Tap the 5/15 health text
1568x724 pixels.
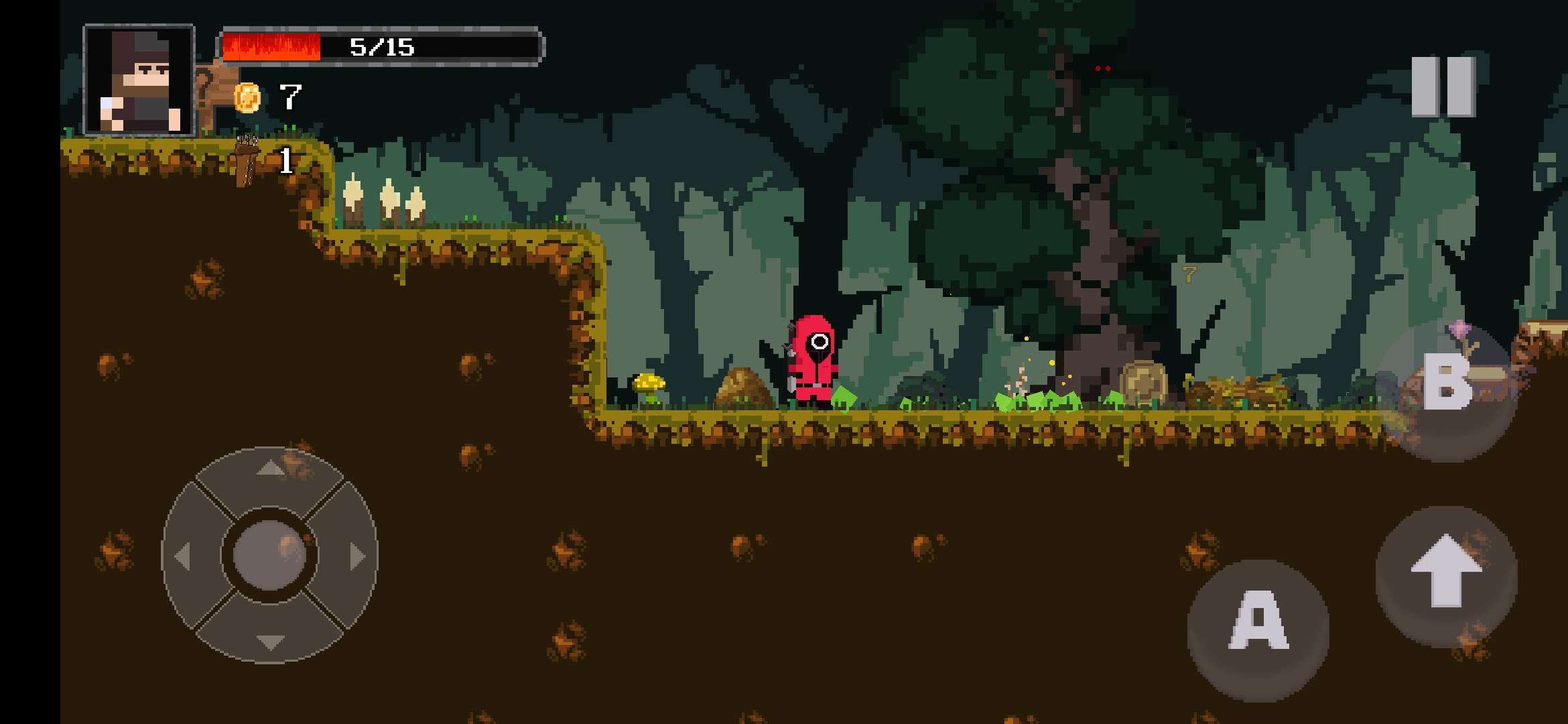click(382, 46)
